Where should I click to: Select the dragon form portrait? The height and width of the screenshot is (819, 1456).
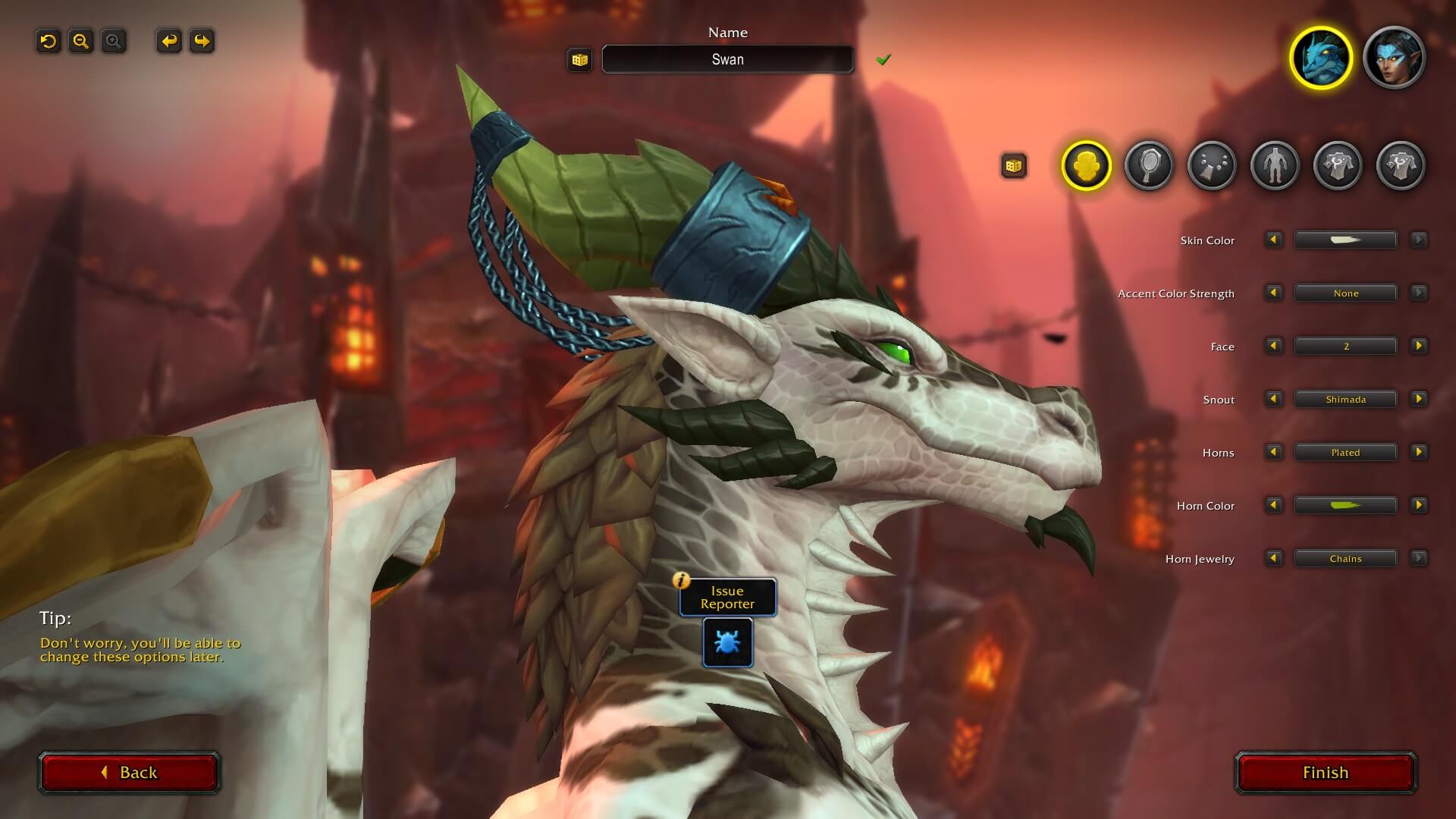coord(1321,58)
